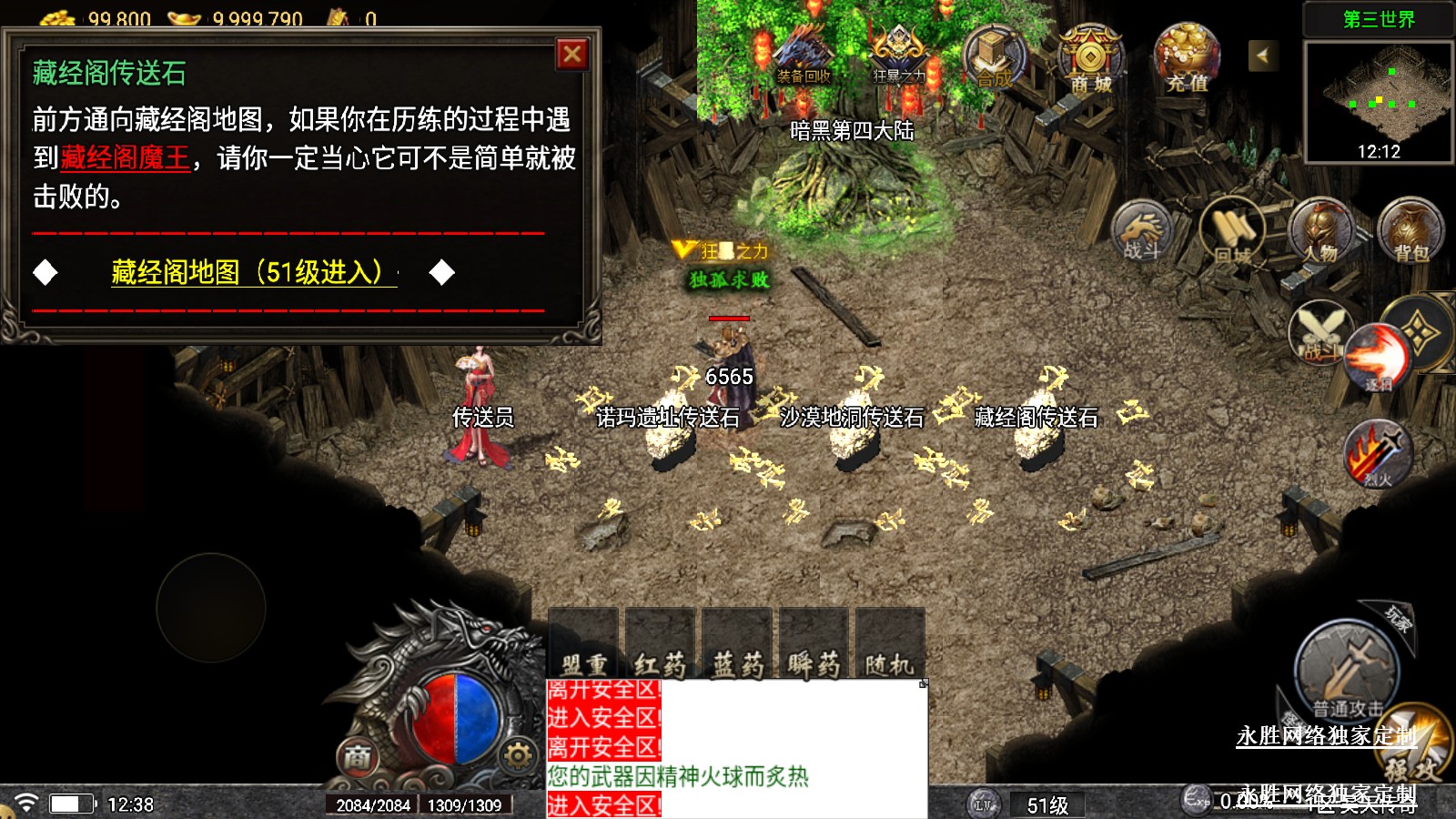This screenshot has width=1456, height=819.
Task: Use the 随机 random teleport slot
Action: 889,645
